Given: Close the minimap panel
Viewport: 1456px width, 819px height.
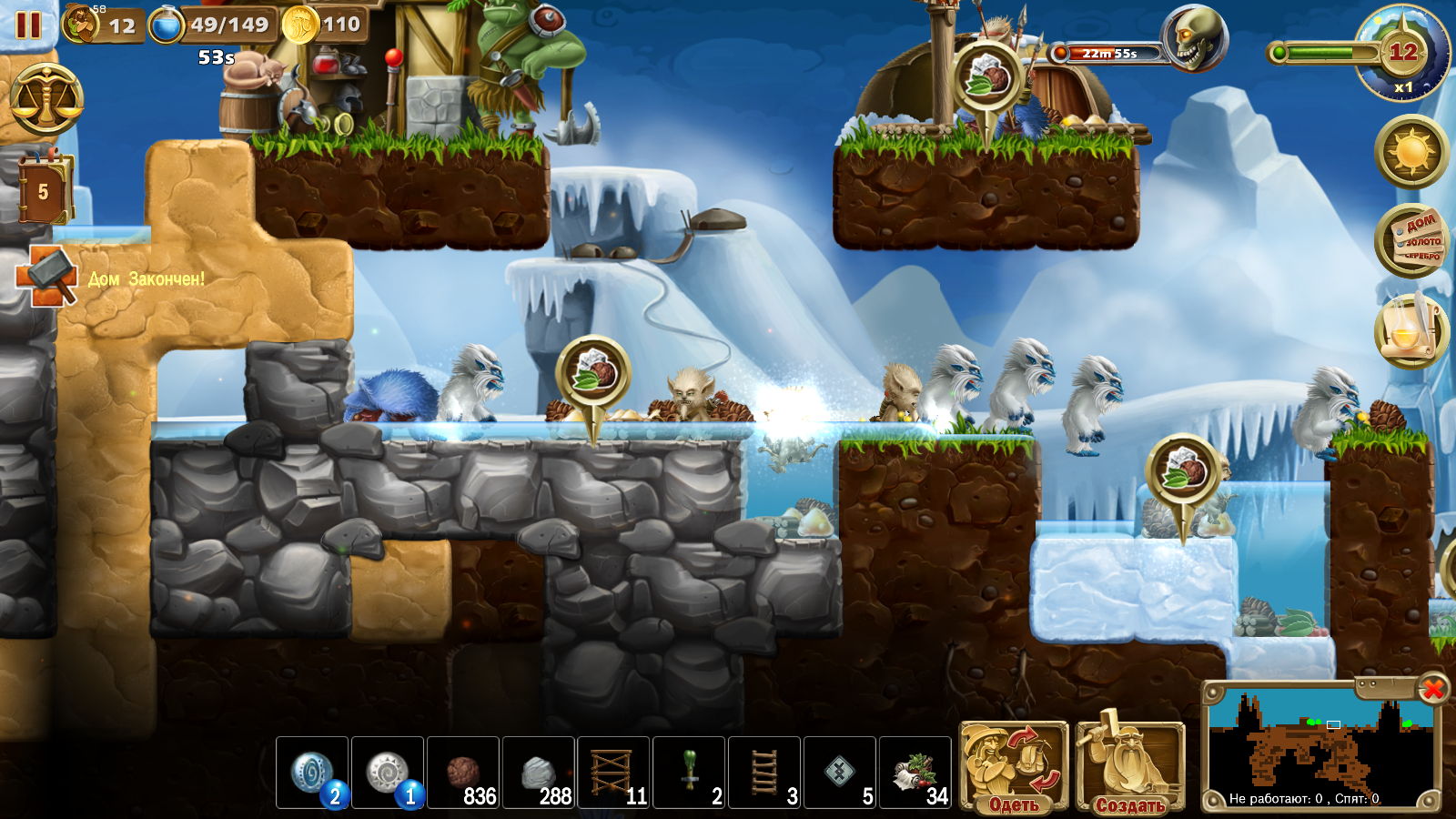Looking at the screenshot, I should pyautogui.click(x=1433, y=689).
